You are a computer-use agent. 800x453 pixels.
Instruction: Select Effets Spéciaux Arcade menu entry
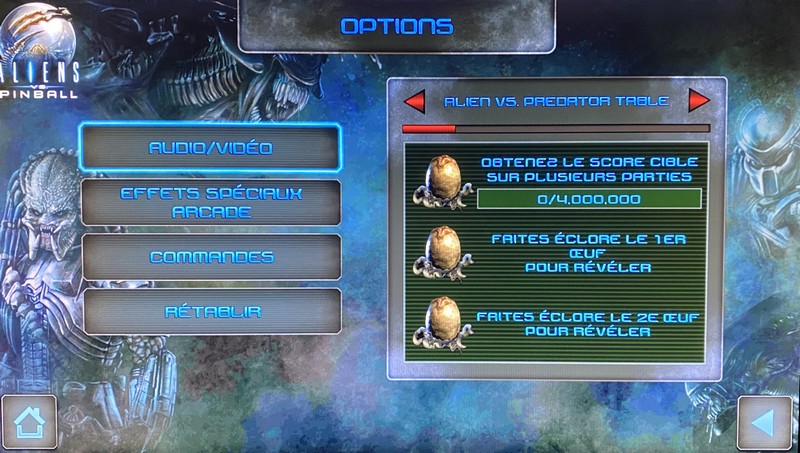click(x=210, y=203)
